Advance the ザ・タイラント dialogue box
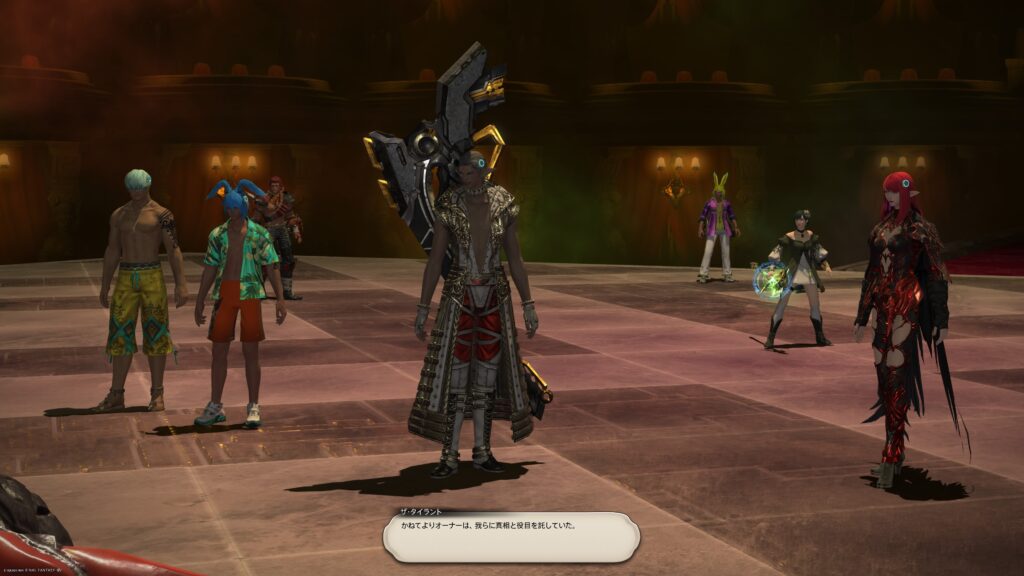This screenshot has height=576, width=1024. coord(510,537)
